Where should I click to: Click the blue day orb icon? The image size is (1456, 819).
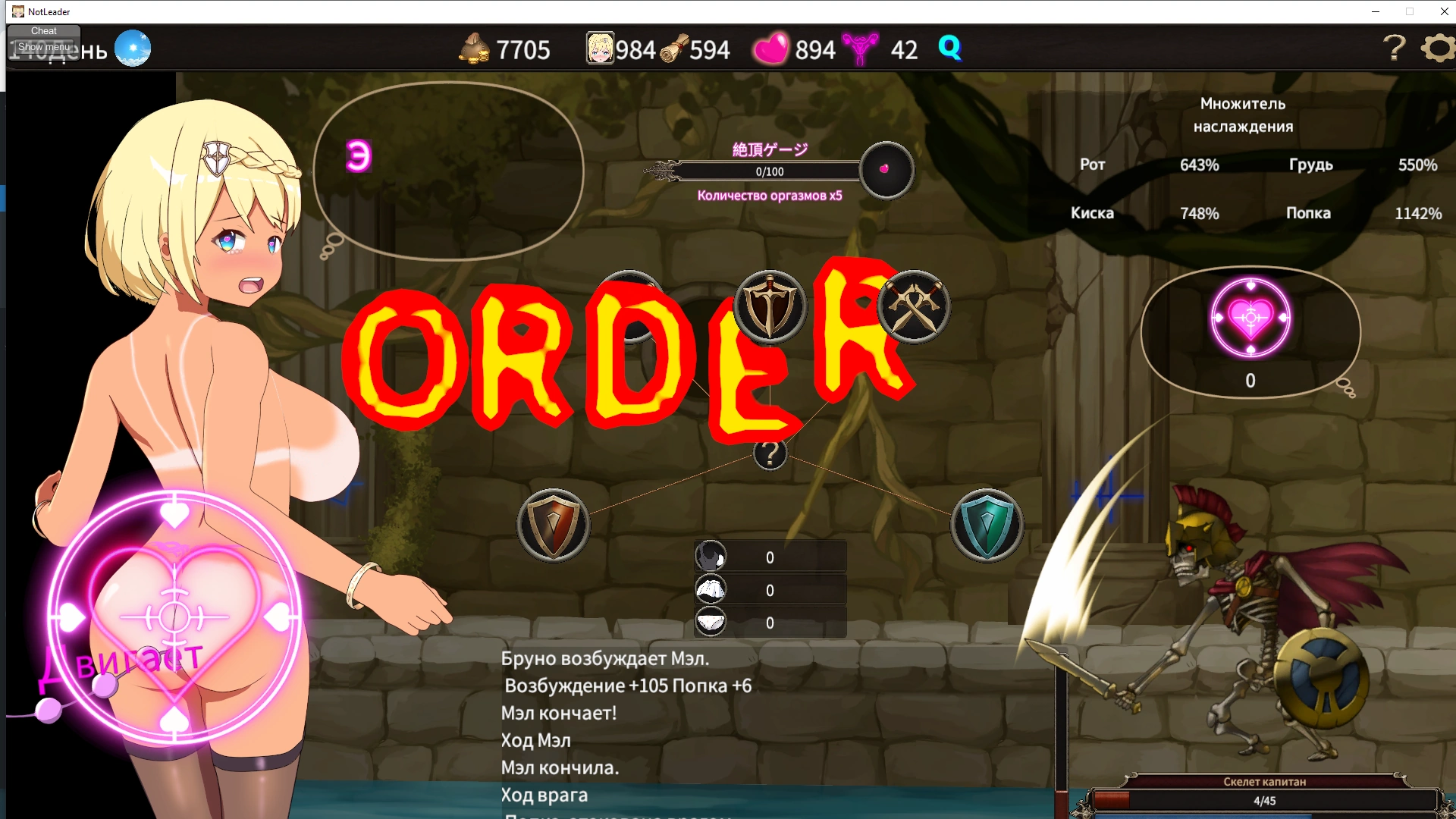point(133,49)
